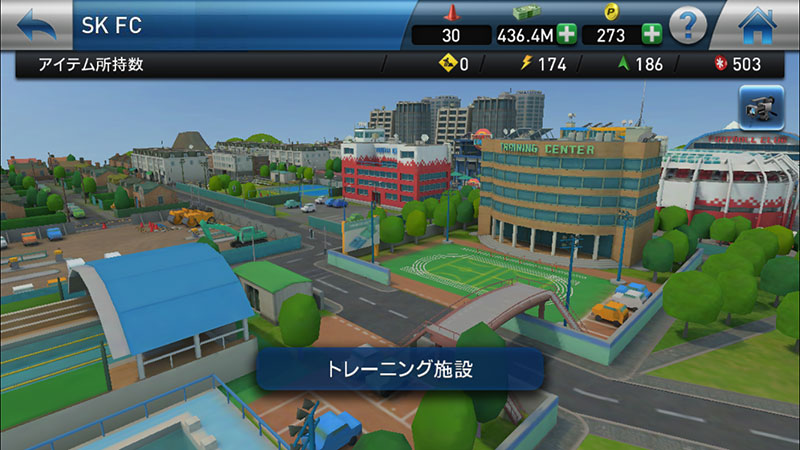This screenshot has width=800, height=450.
Task: Open the help question mark
Action: click(688, 24)
